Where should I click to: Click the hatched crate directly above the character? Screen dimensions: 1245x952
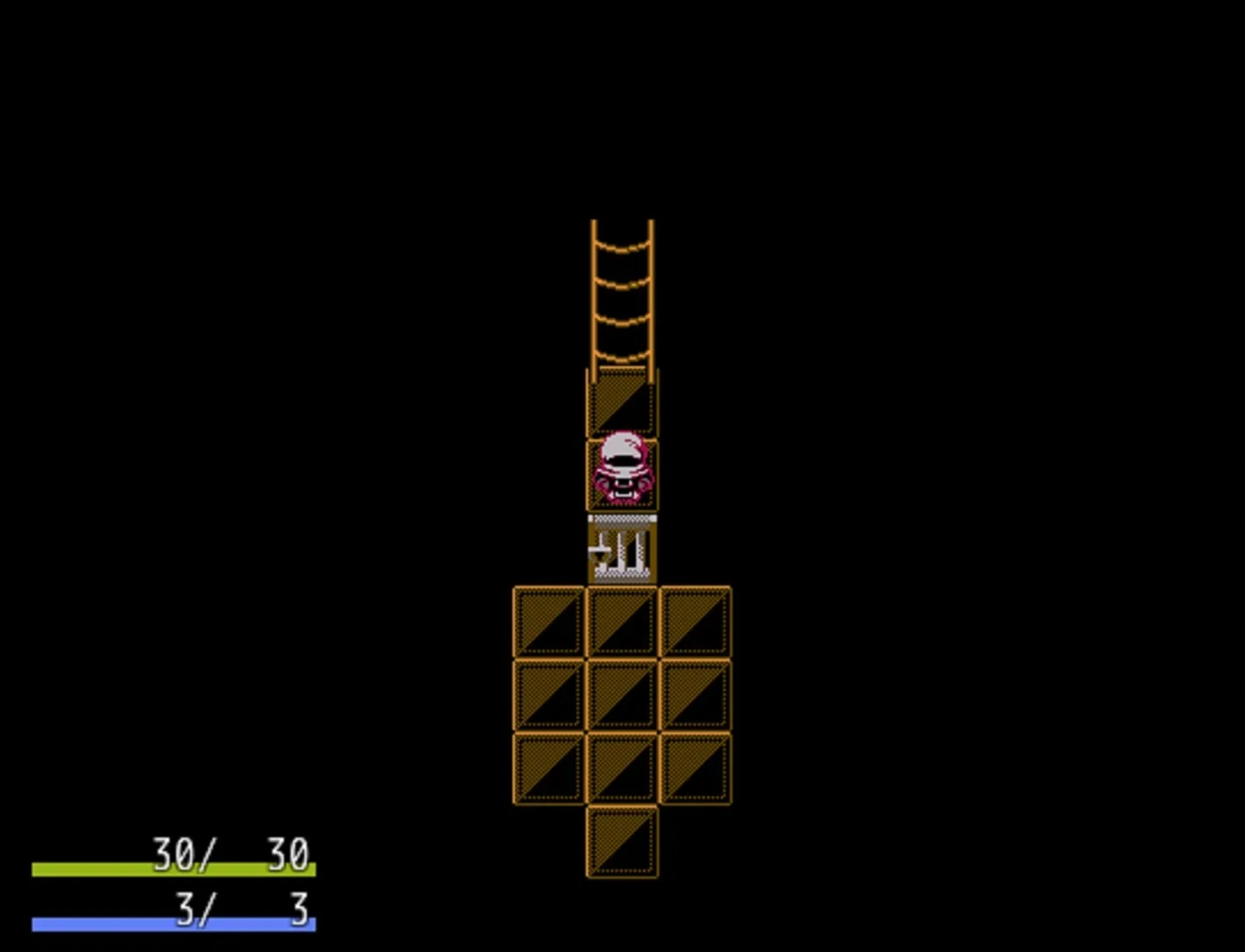tap(622, 401)
